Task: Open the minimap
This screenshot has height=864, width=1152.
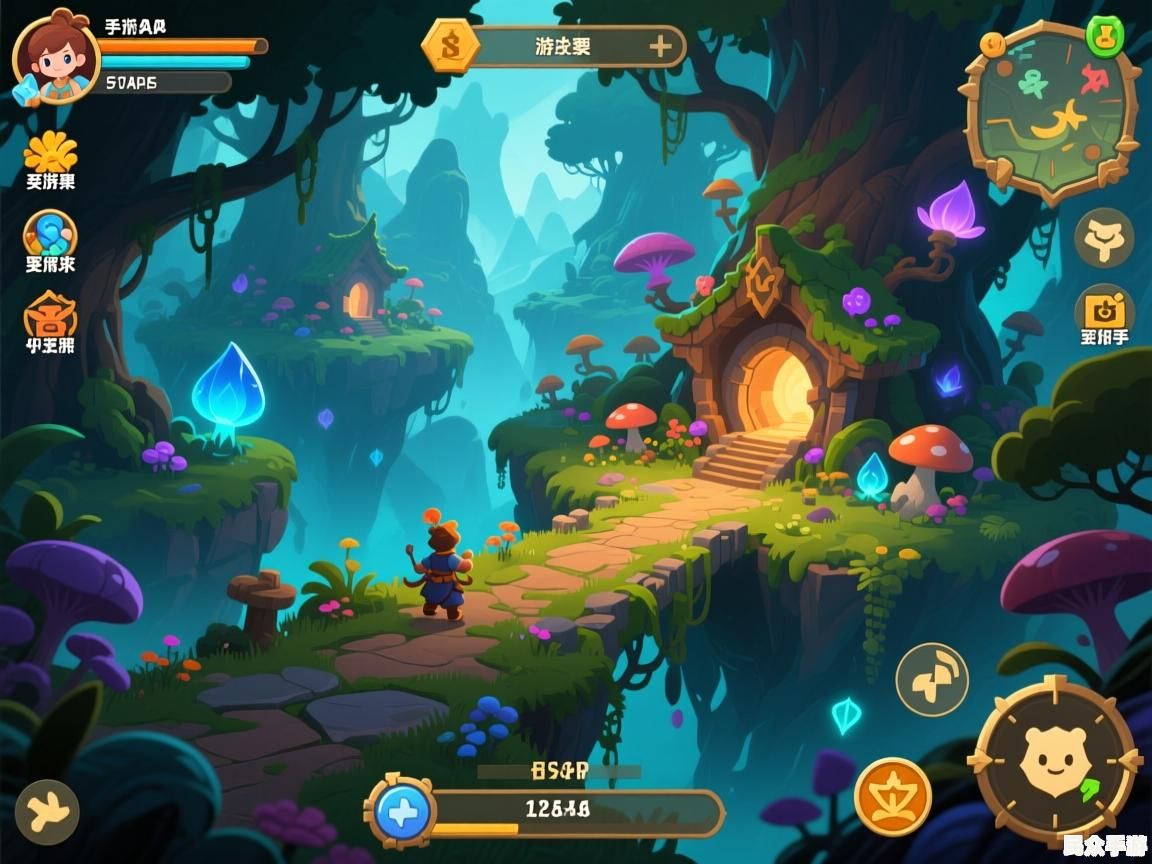Action: click(x=1050, y=112)
